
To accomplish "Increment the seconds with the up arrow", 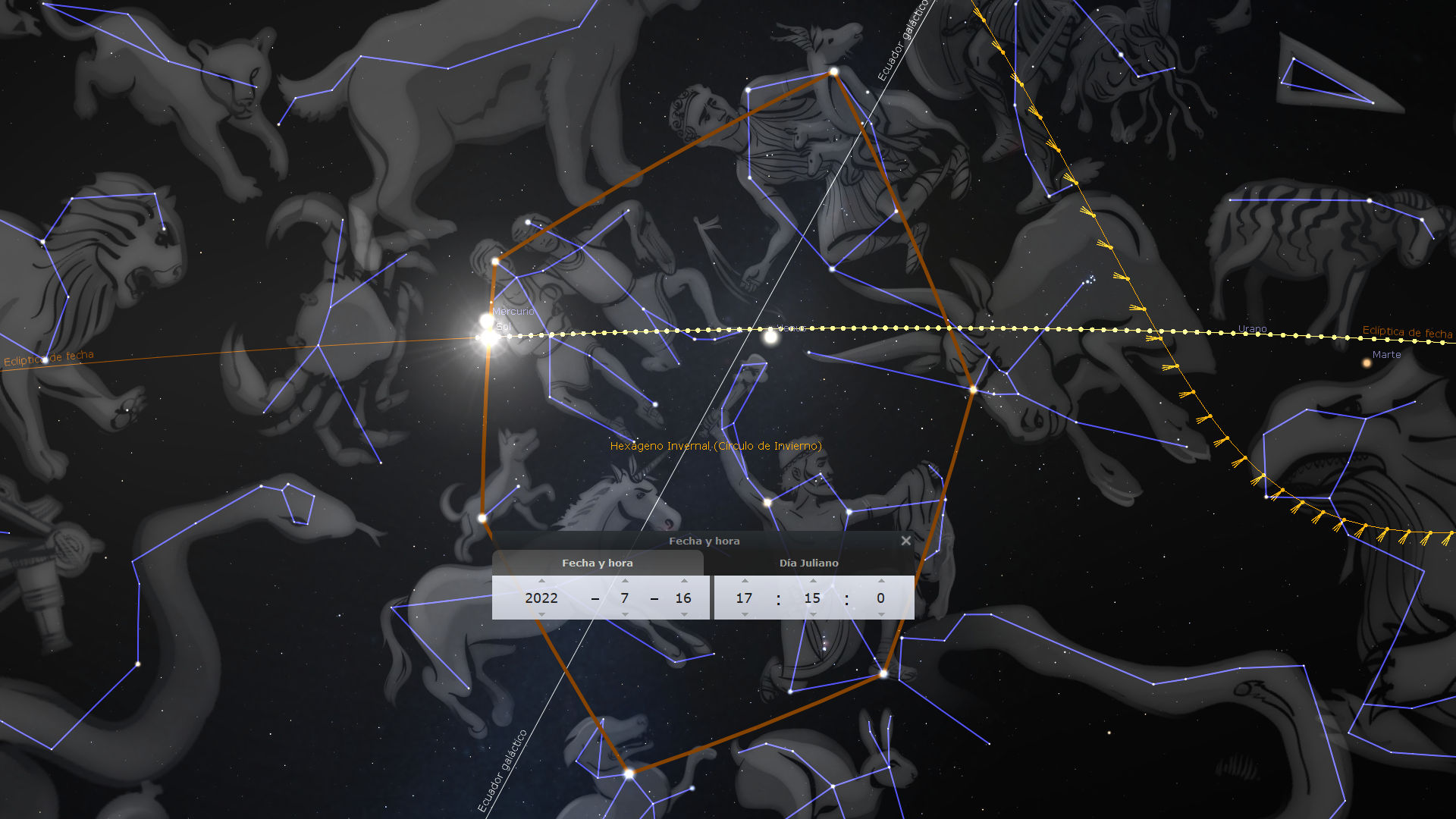I will coord(880,581).
